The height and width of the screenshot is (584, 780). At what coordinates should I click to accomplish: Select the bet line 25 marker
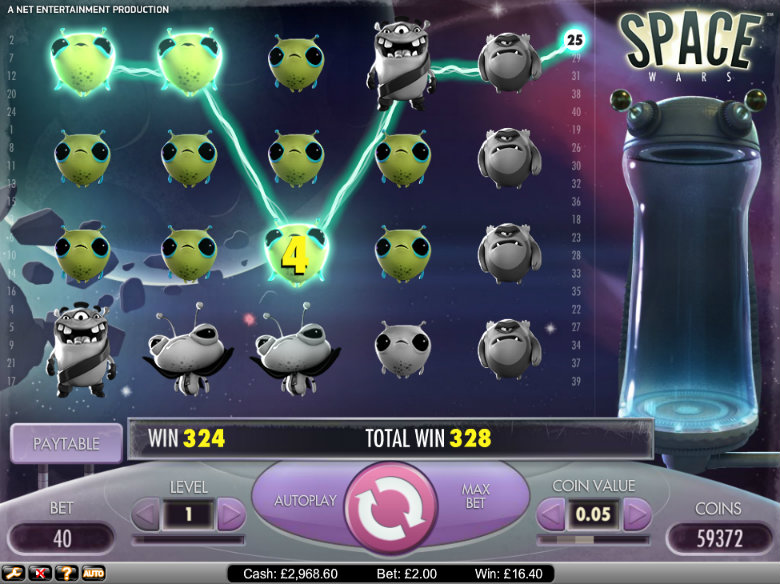[x=574, y=40]
